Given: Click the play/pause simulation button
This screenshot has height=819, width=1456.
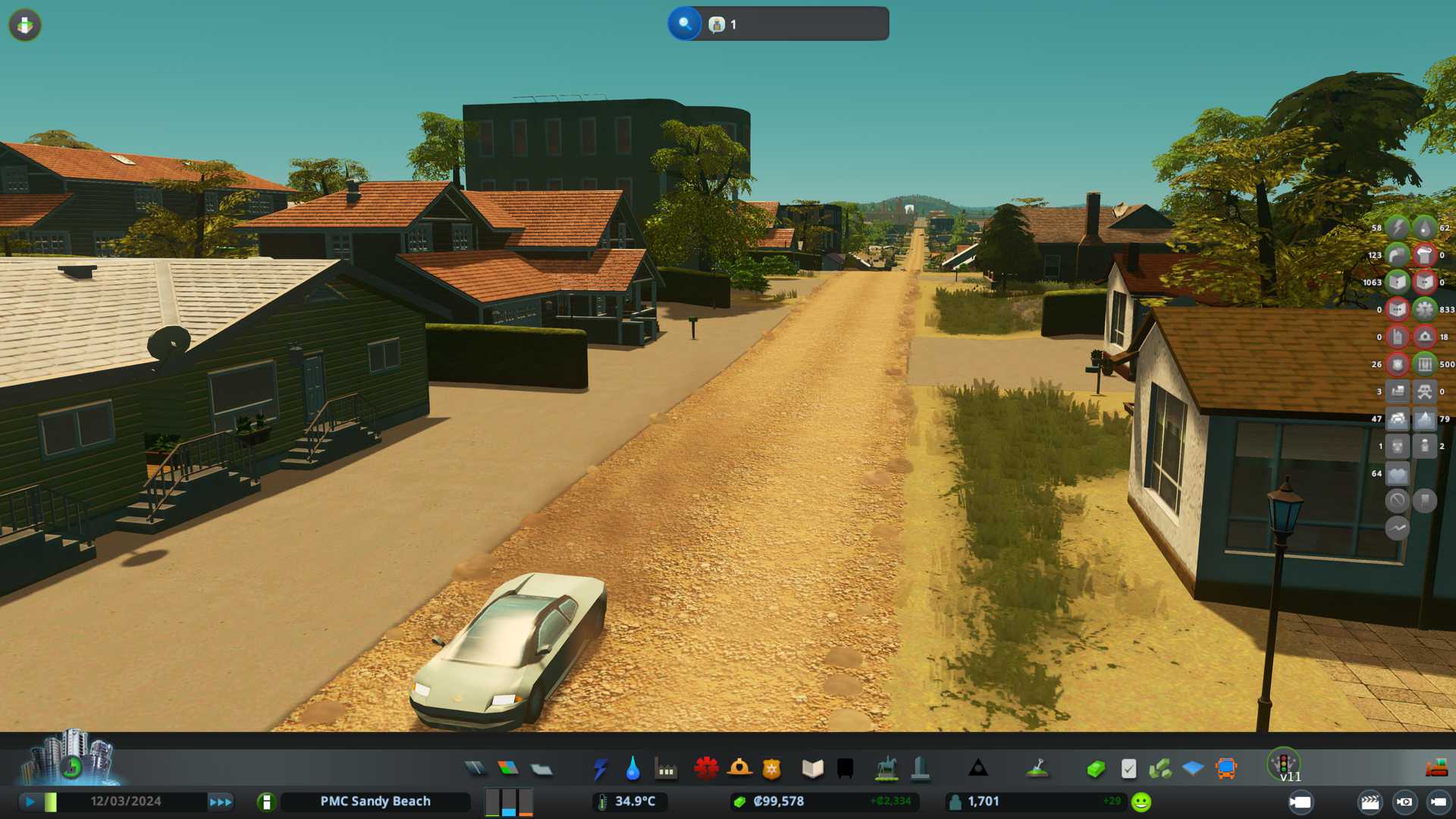Looking at the screenshot, I should (x=30, y=802).
